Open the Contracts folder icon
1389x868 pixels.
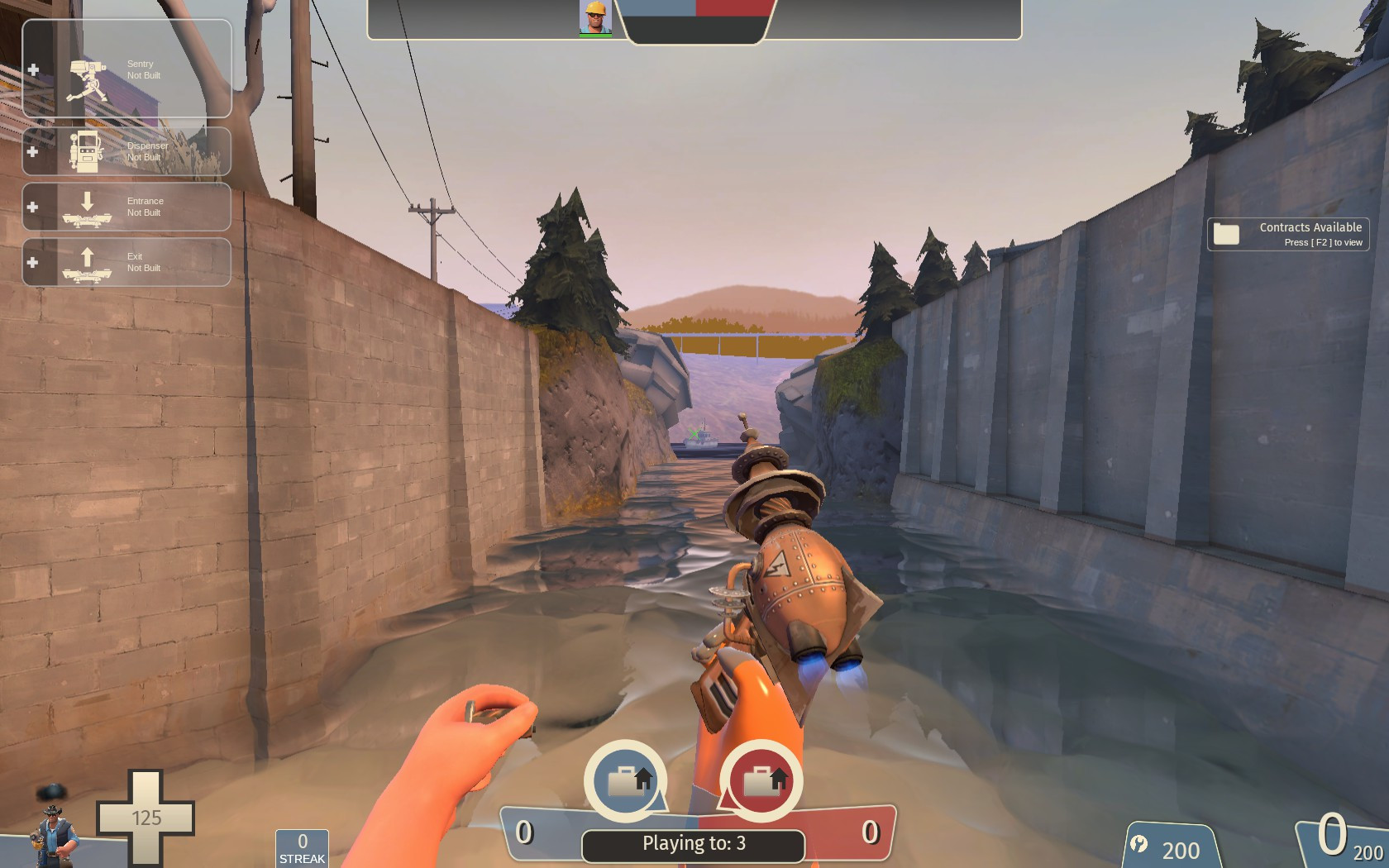point(1226,233)
